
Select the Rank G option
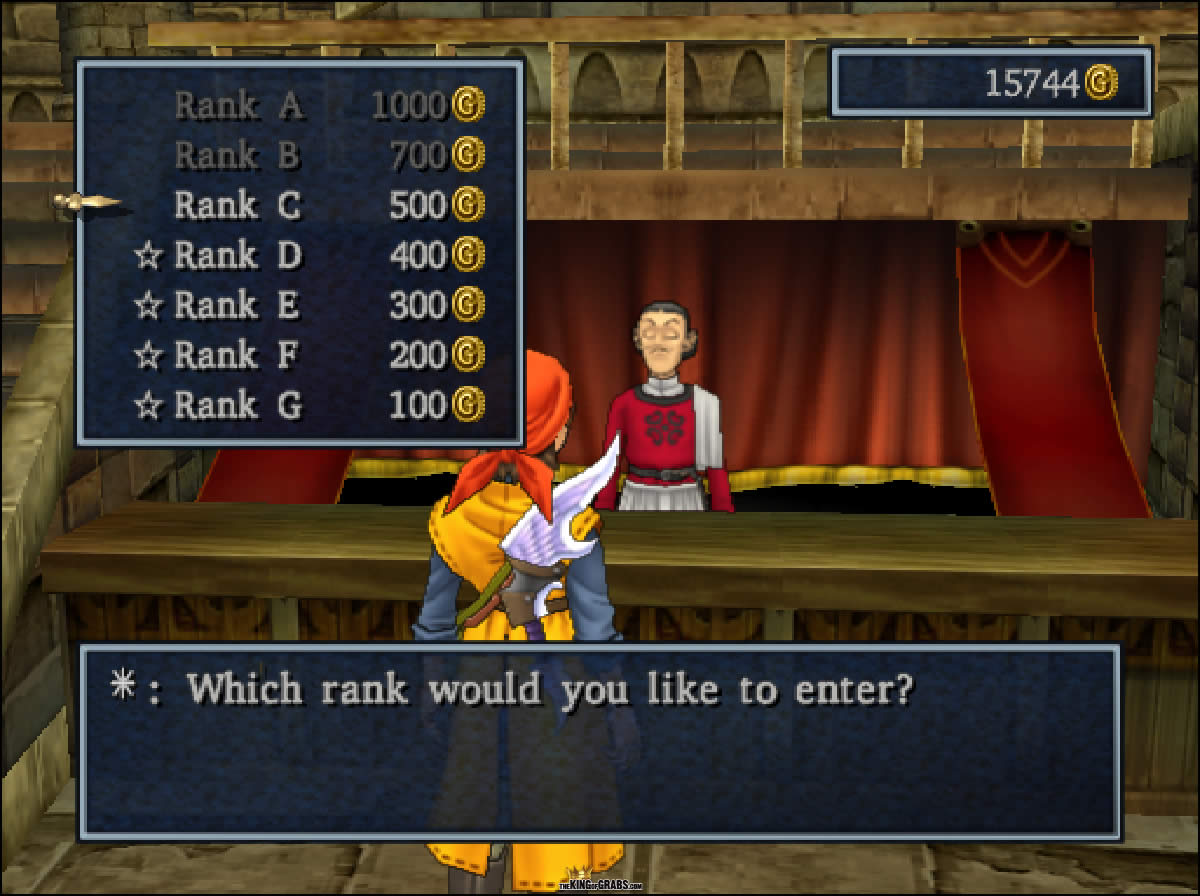click(x=238, y=405)
